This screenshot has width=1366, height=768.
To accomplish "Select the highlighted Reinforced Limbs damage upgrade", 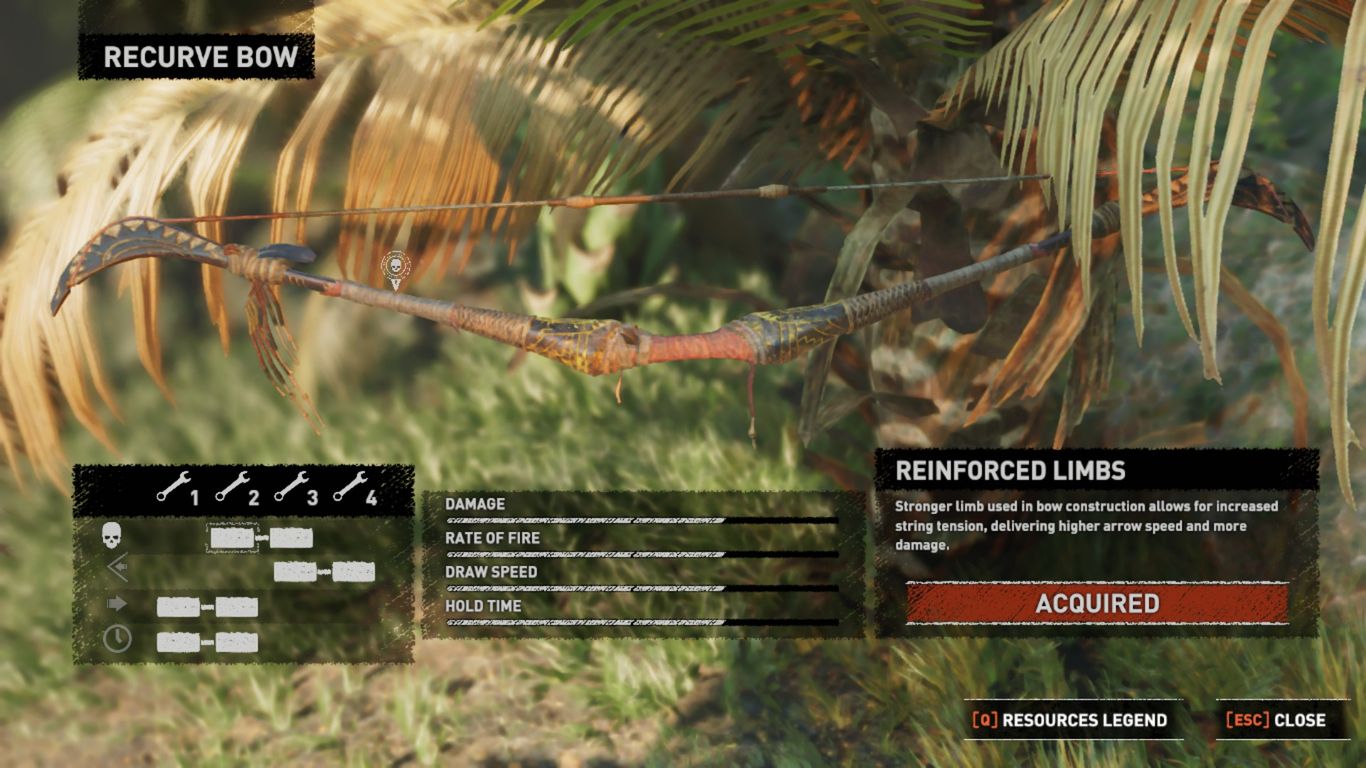I will point(232,538).
